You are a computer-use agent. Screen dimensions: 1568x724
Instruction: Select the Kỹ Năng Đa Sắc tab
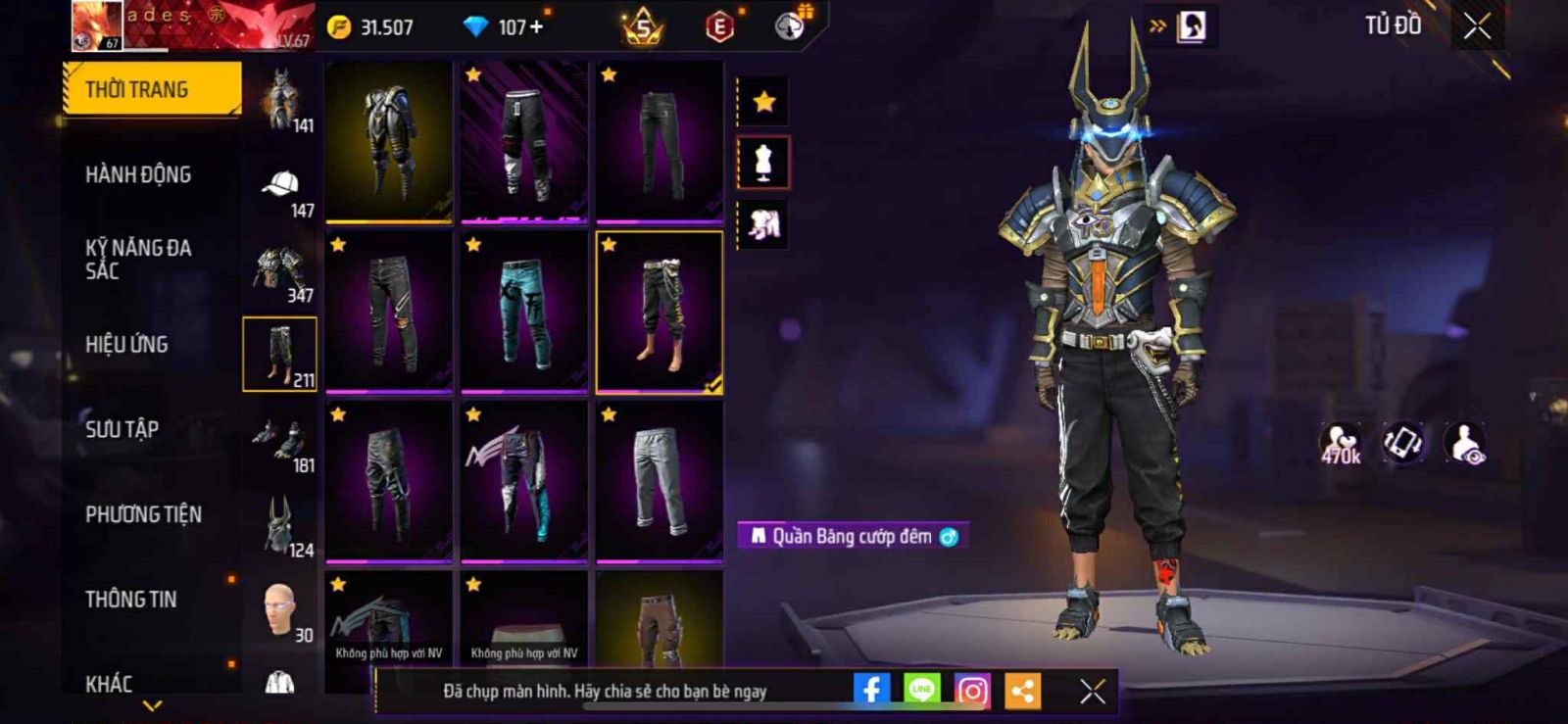click(138, 259)
